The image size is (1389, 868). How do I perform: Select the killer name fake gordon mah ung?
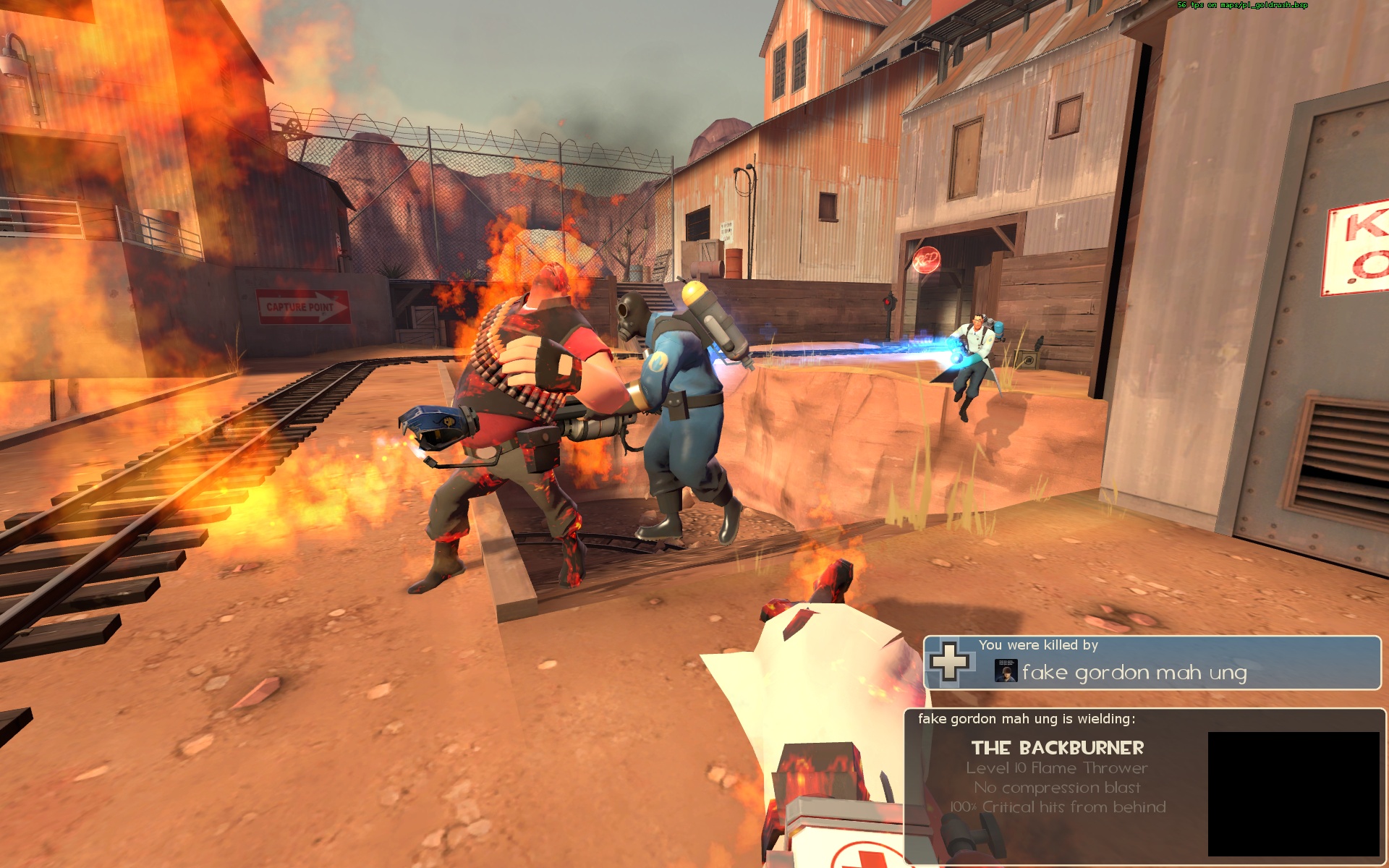[1134, 673]
